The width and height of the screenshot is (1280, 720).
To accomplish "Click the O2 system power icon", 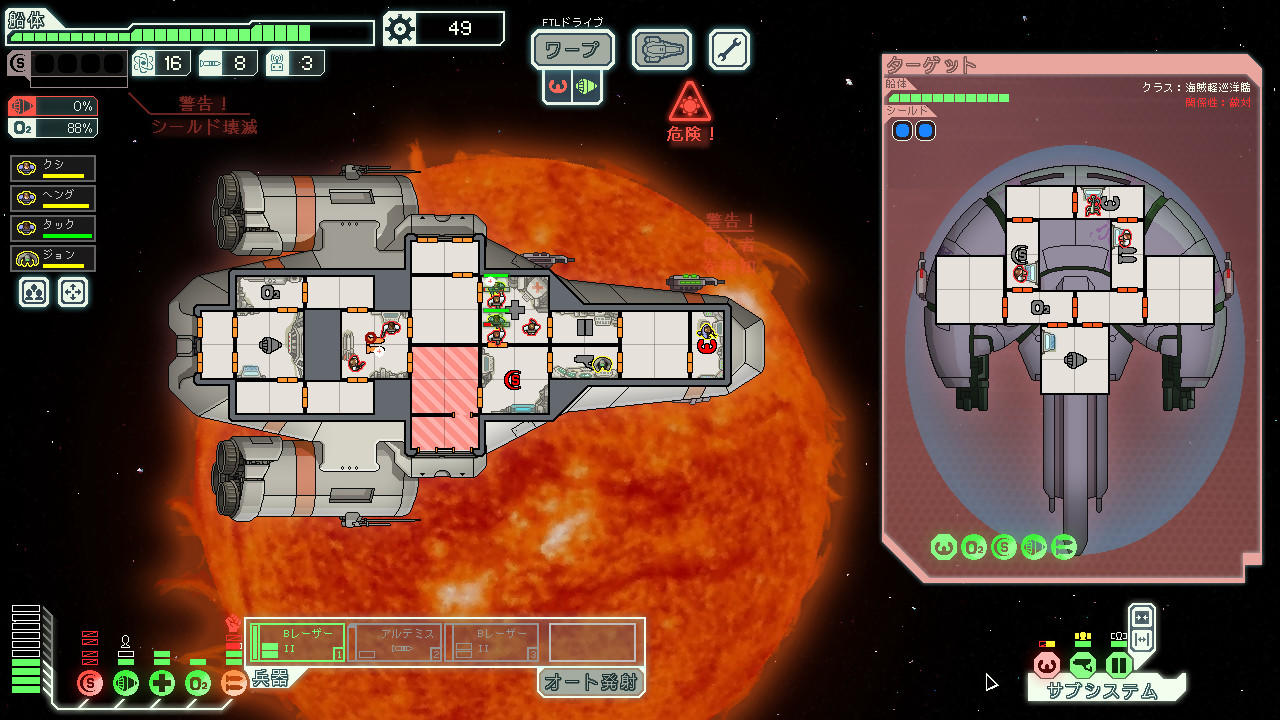I will pyautogui.click(x=197, y=683).
